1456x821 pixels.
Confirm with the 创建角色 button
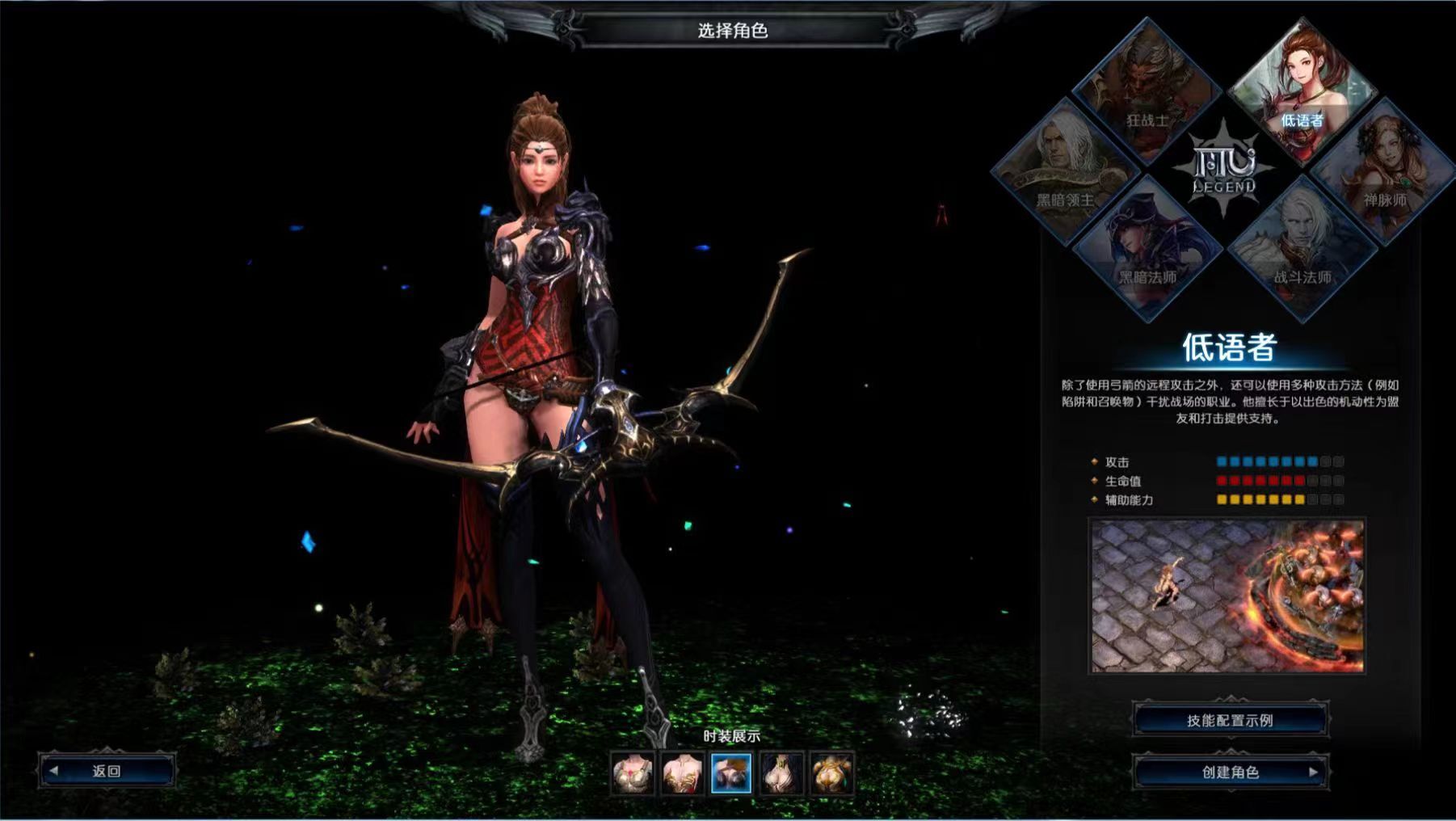[x=1229, y=772]
